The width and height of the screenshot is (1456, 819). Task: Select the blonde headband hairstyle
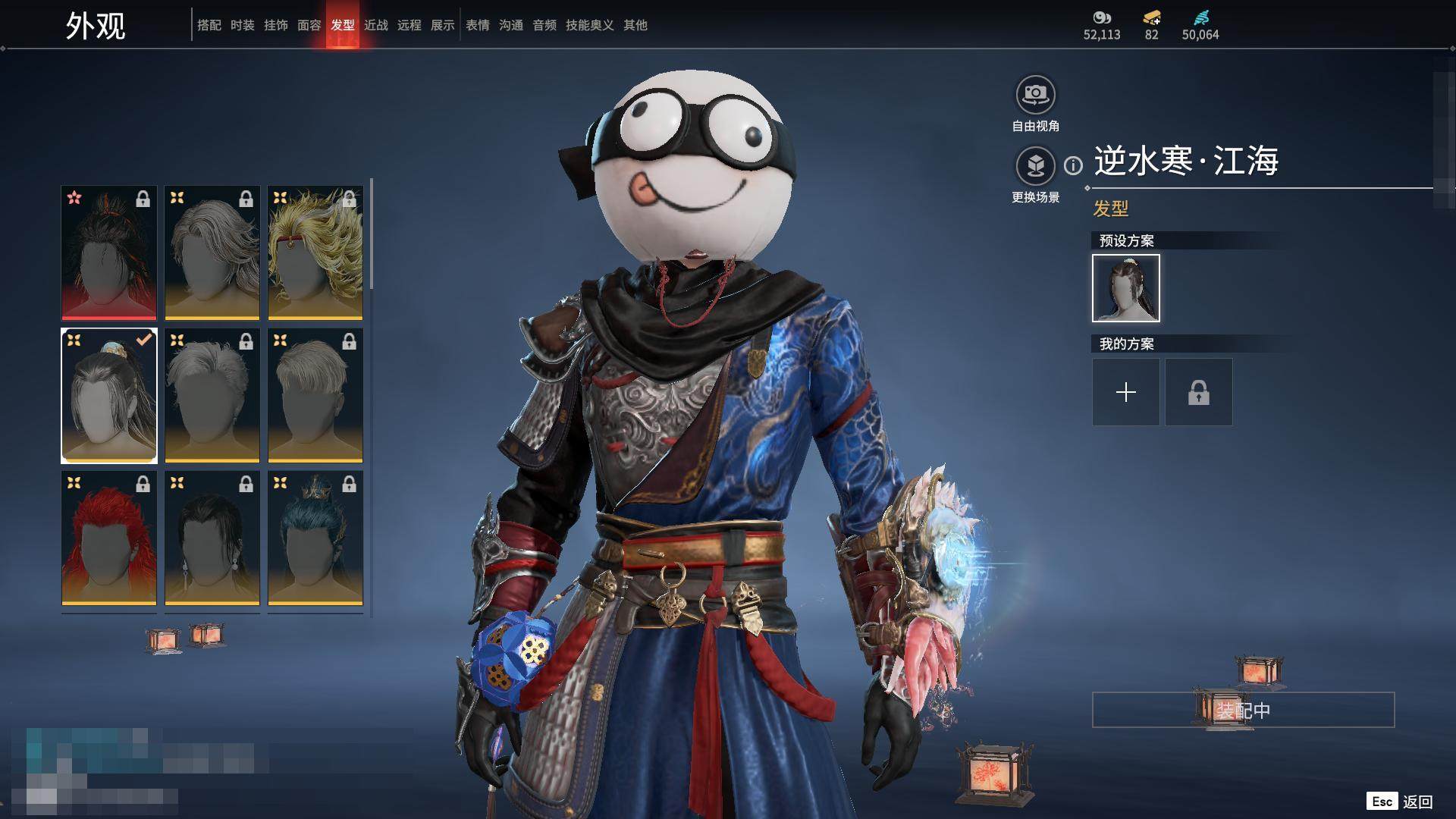[x=315, y=253]
